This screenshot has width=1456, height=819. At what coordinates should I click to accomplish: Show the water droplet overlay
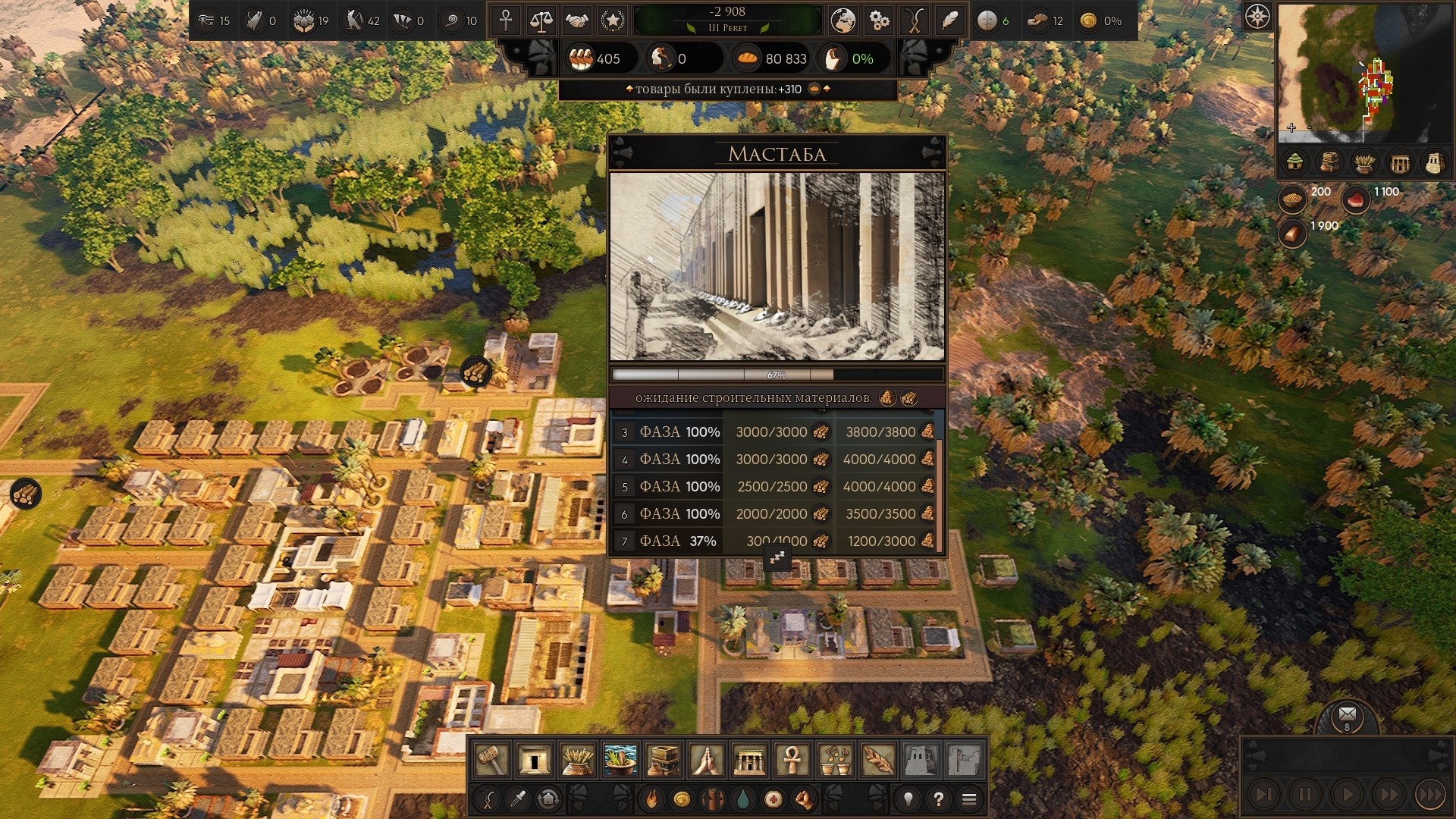743,799
